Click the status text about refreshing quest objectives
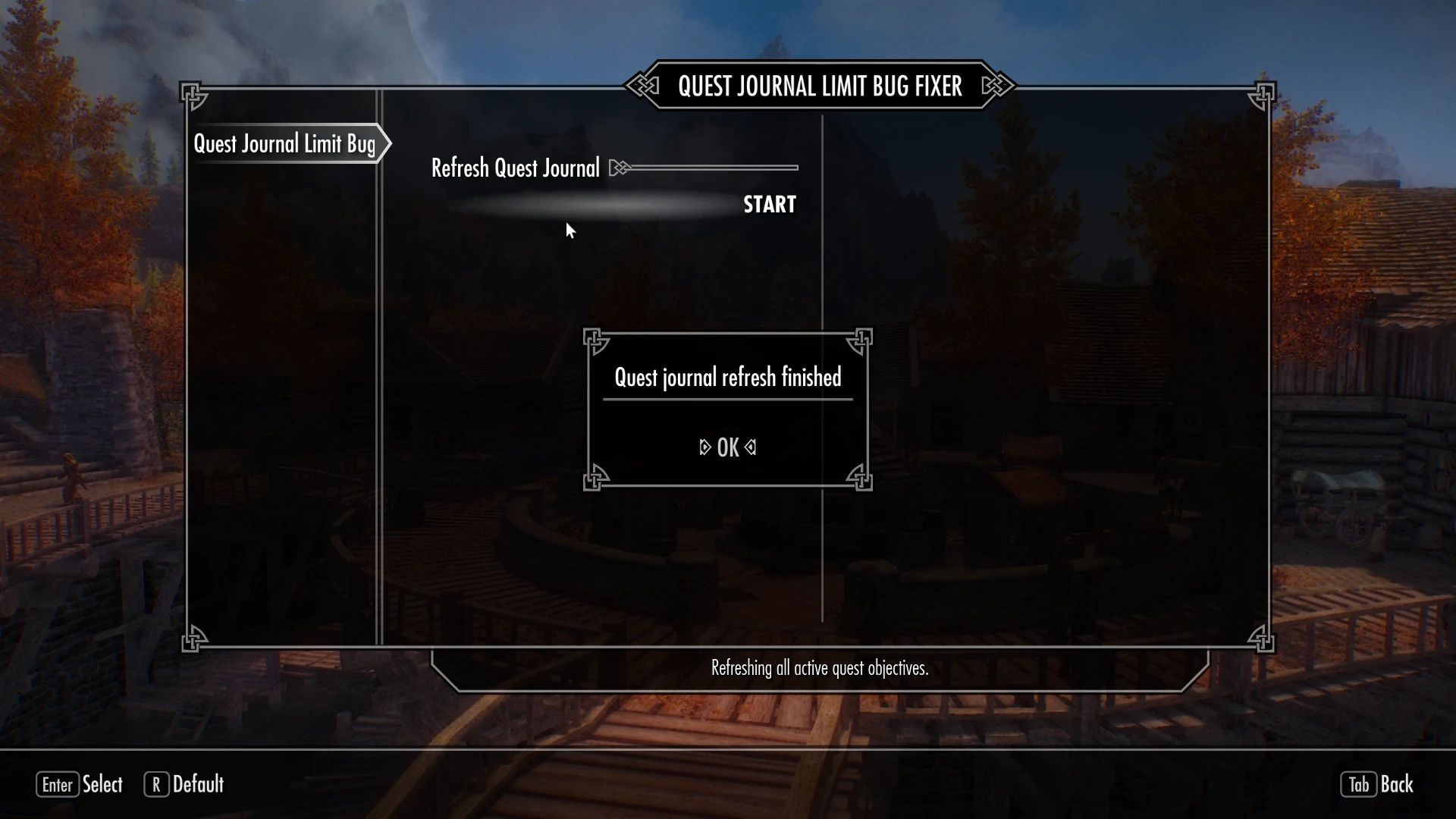 (x=819, y=670)
